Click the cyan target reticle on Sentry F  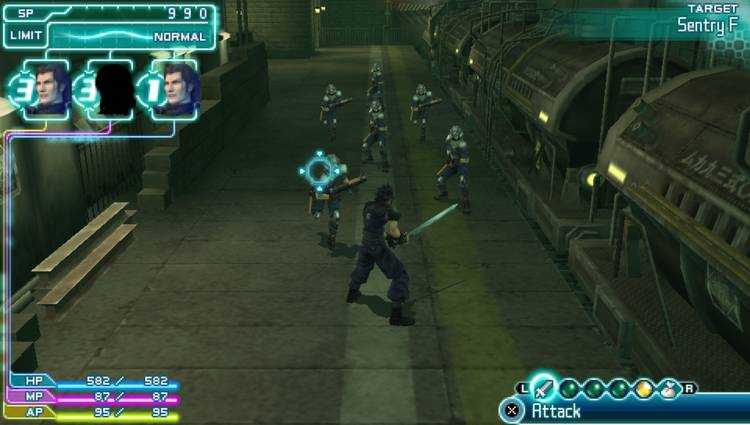point(319,171)
